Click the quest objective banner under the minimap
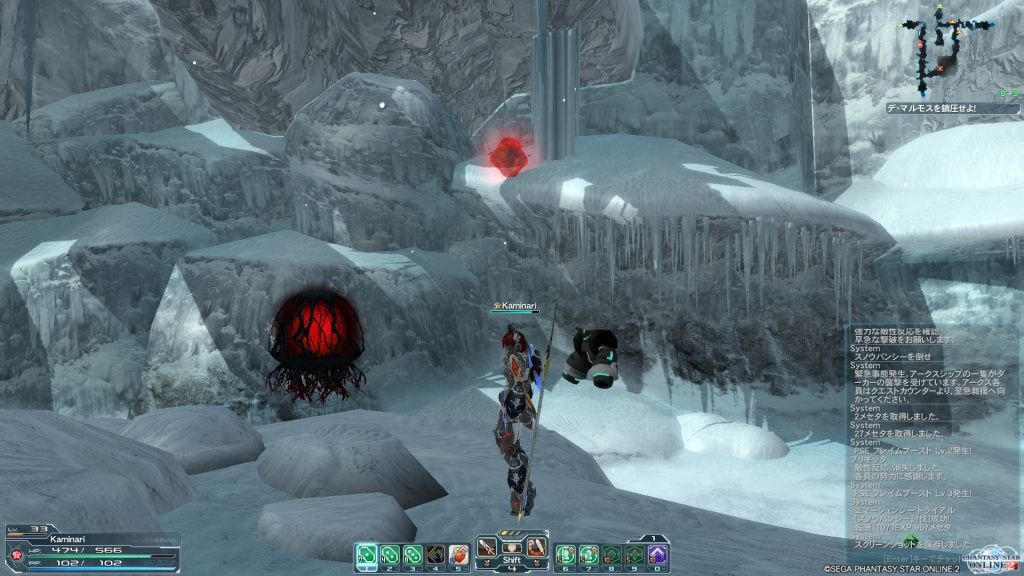The width and height of the screenshot is (1024, 576). click(938, 108)
